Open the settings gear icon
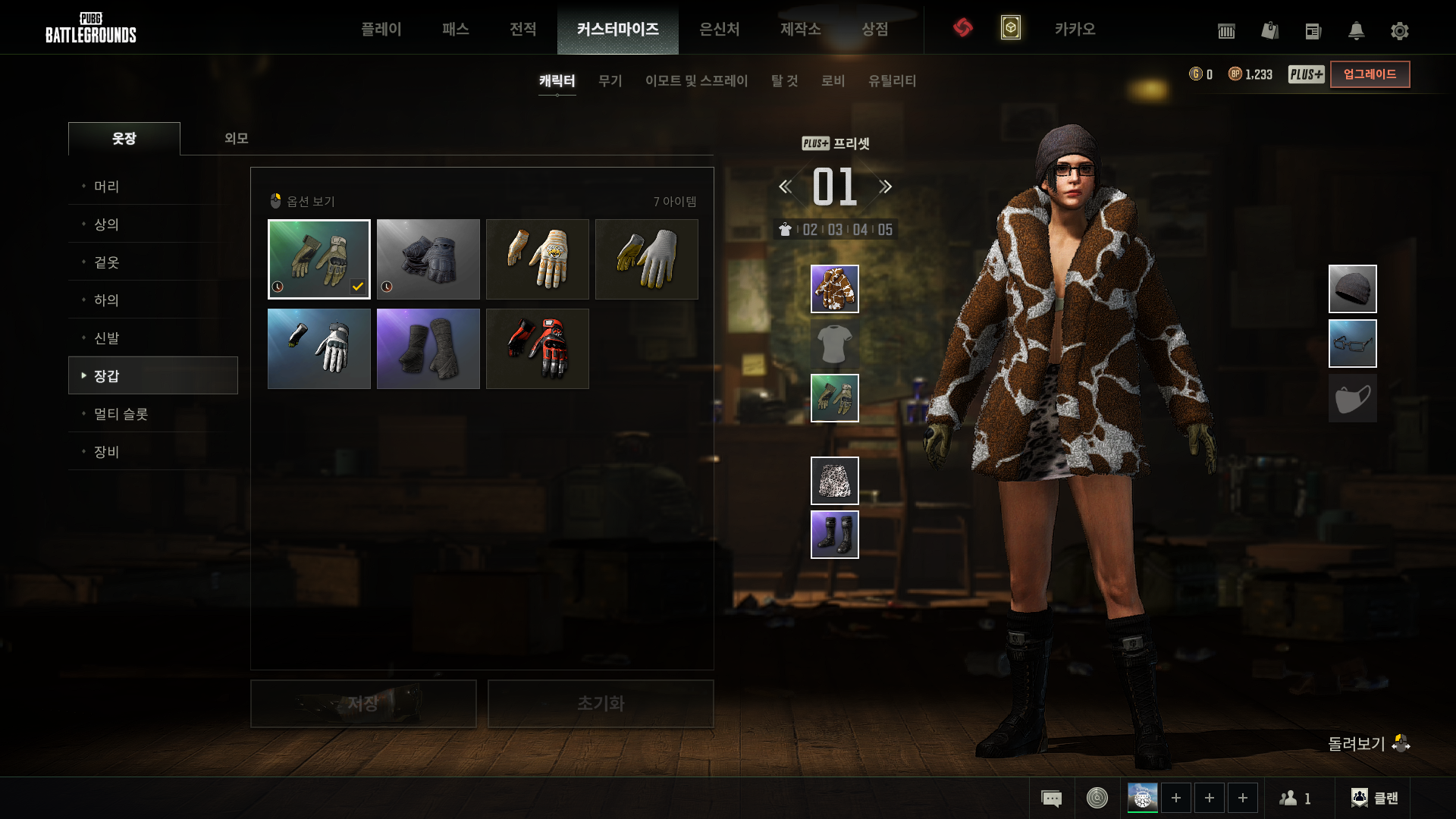Screen dimensions: 1456x819 tap(1399, 31)
